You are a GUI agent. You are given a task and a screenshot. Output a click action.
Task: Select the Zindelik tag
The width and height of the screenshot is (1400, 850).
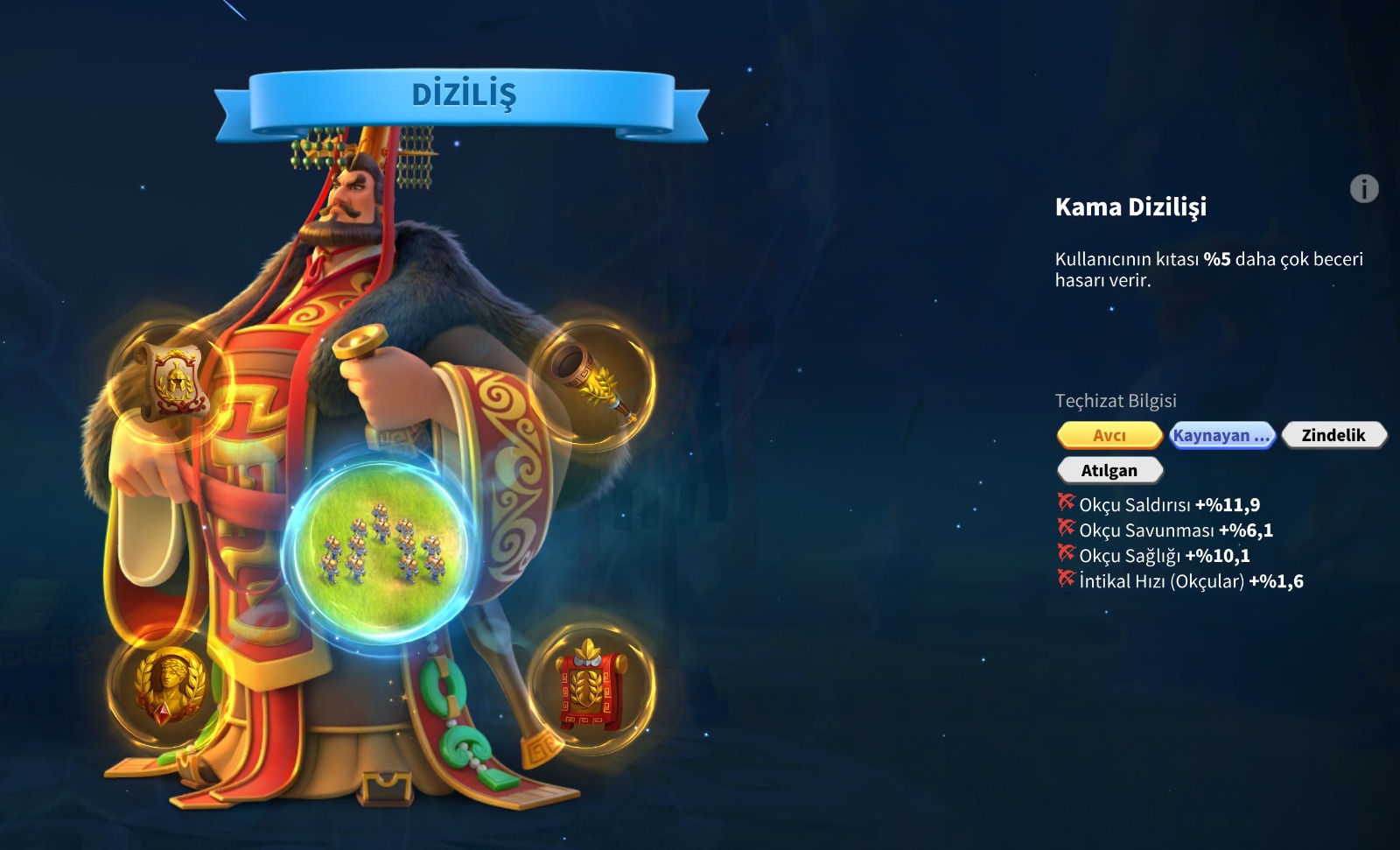[x=1333, y=435]
